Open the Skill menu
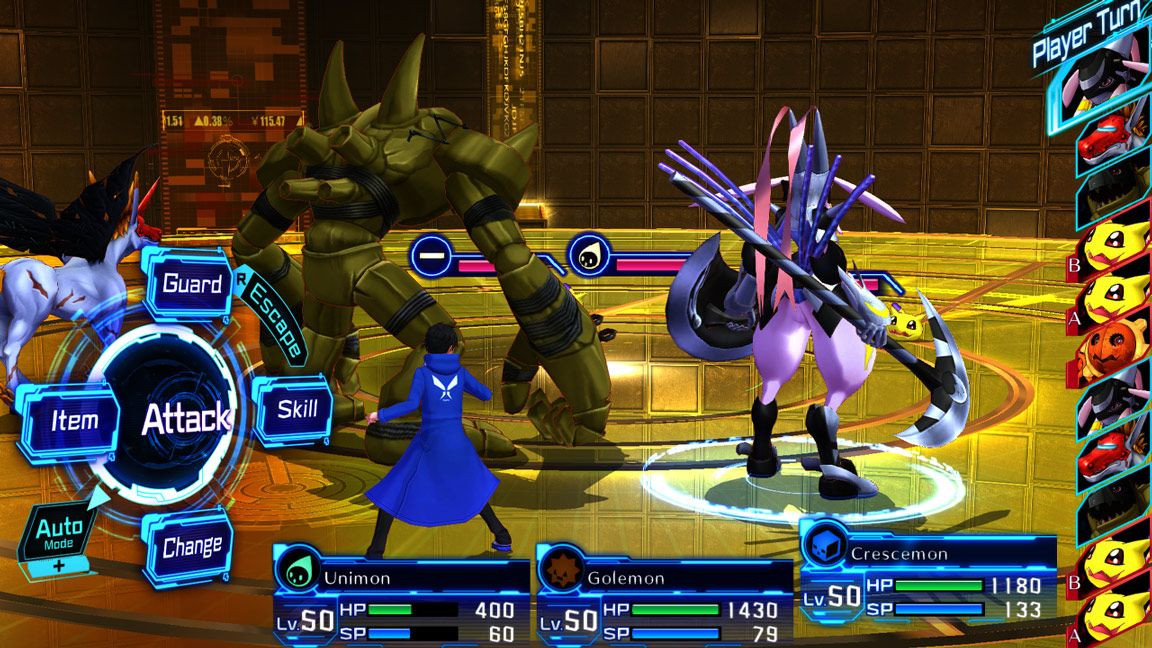1152x648 pixels. point(296,408)
